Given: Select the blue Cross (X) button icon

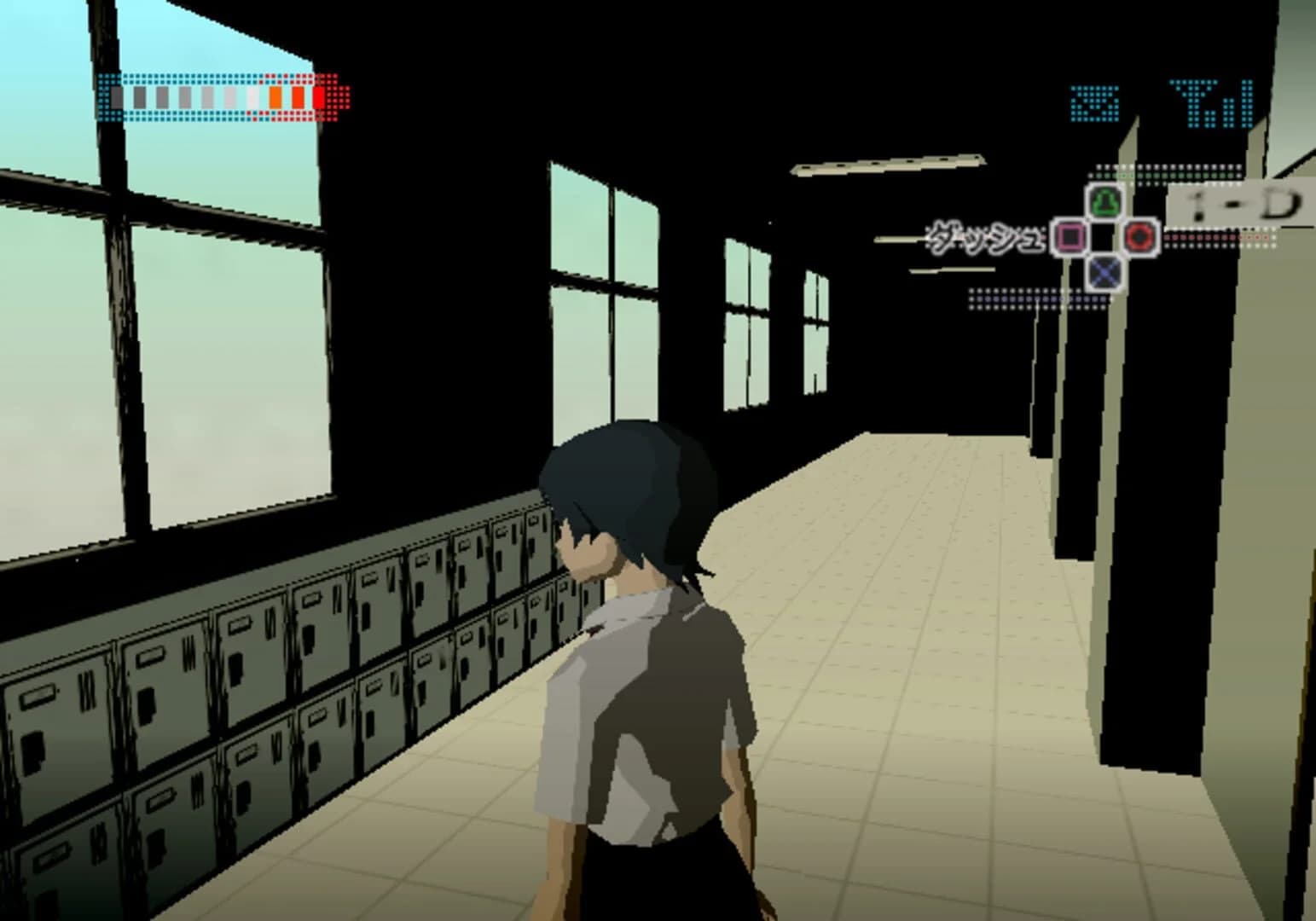Looking at the screenshot, I should 1103,271.
